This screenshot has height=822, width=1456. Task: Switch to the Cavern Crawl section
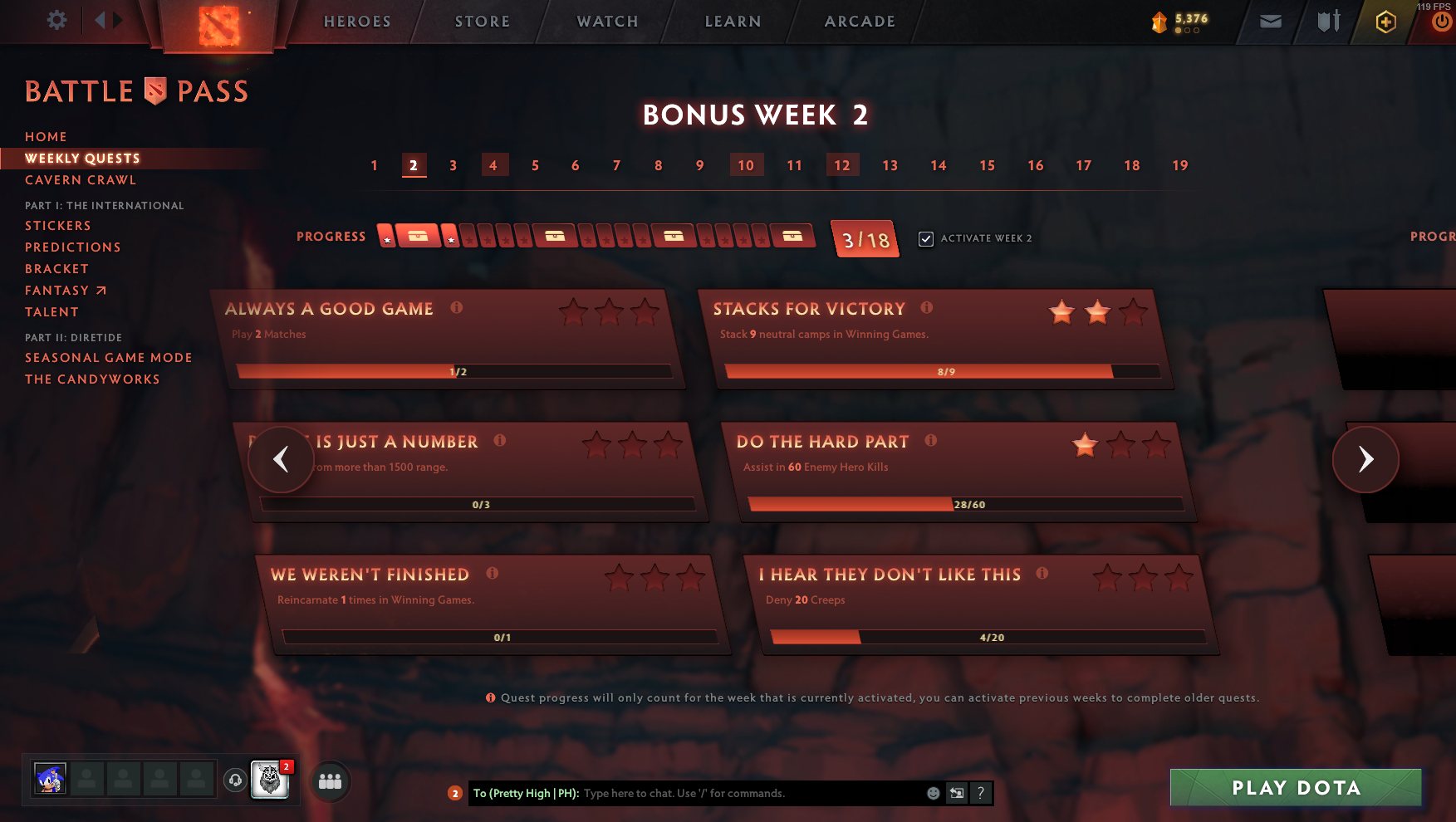pos(80,180)
